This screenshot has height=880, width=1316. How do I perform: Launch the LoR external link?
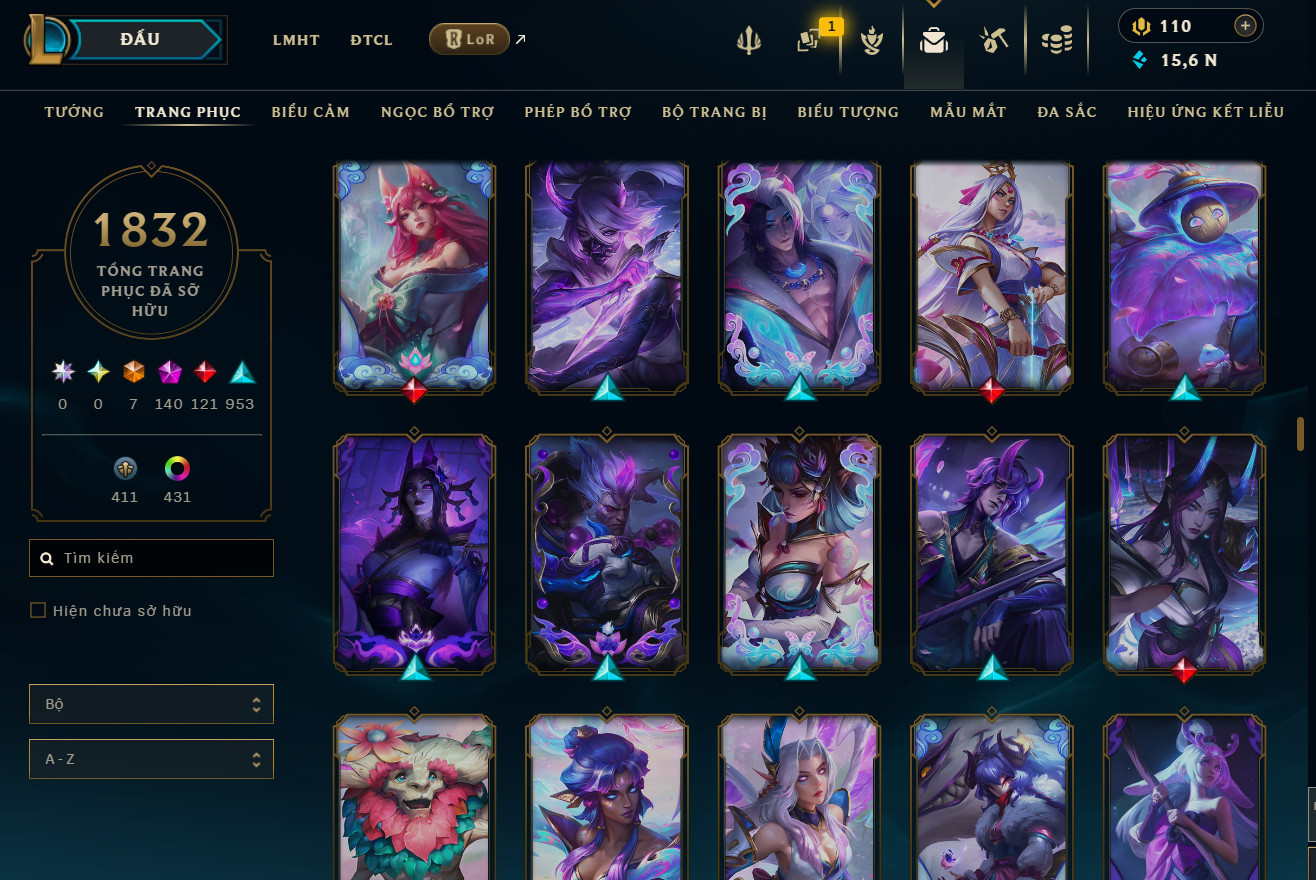tap(470, 40)
